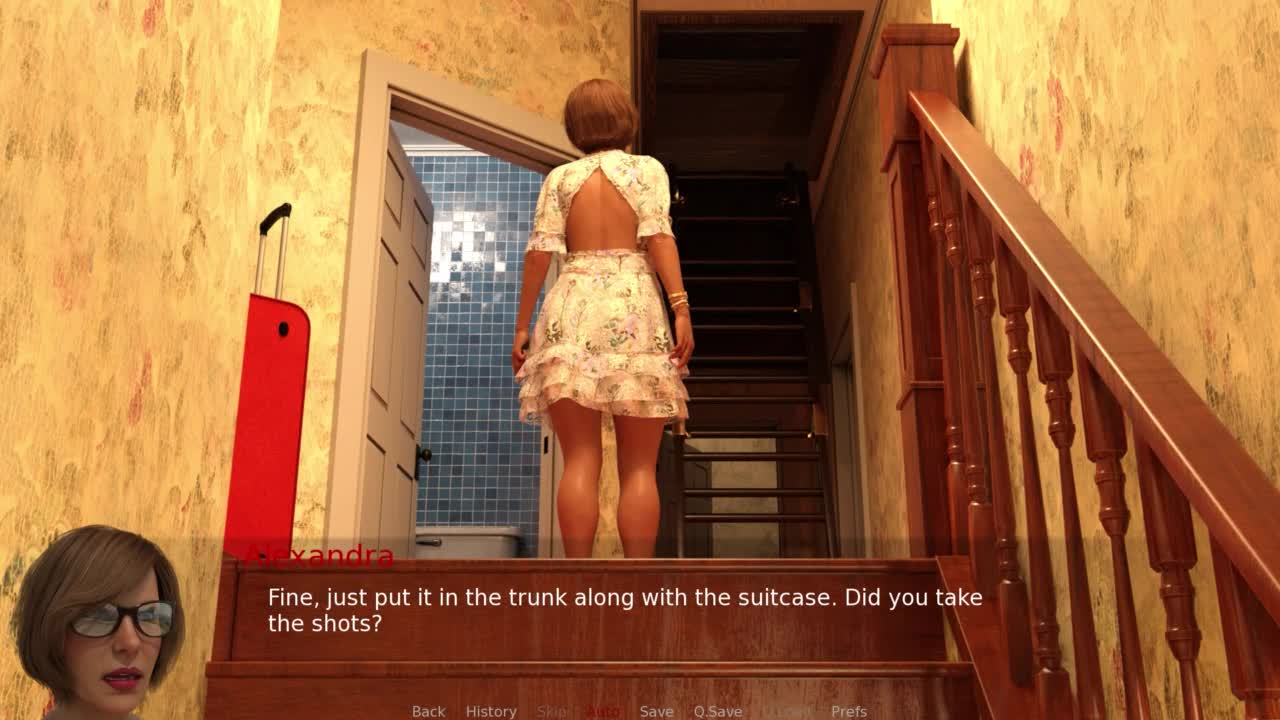
Task: Quick save with Q.Save
Action: point(717,711)
